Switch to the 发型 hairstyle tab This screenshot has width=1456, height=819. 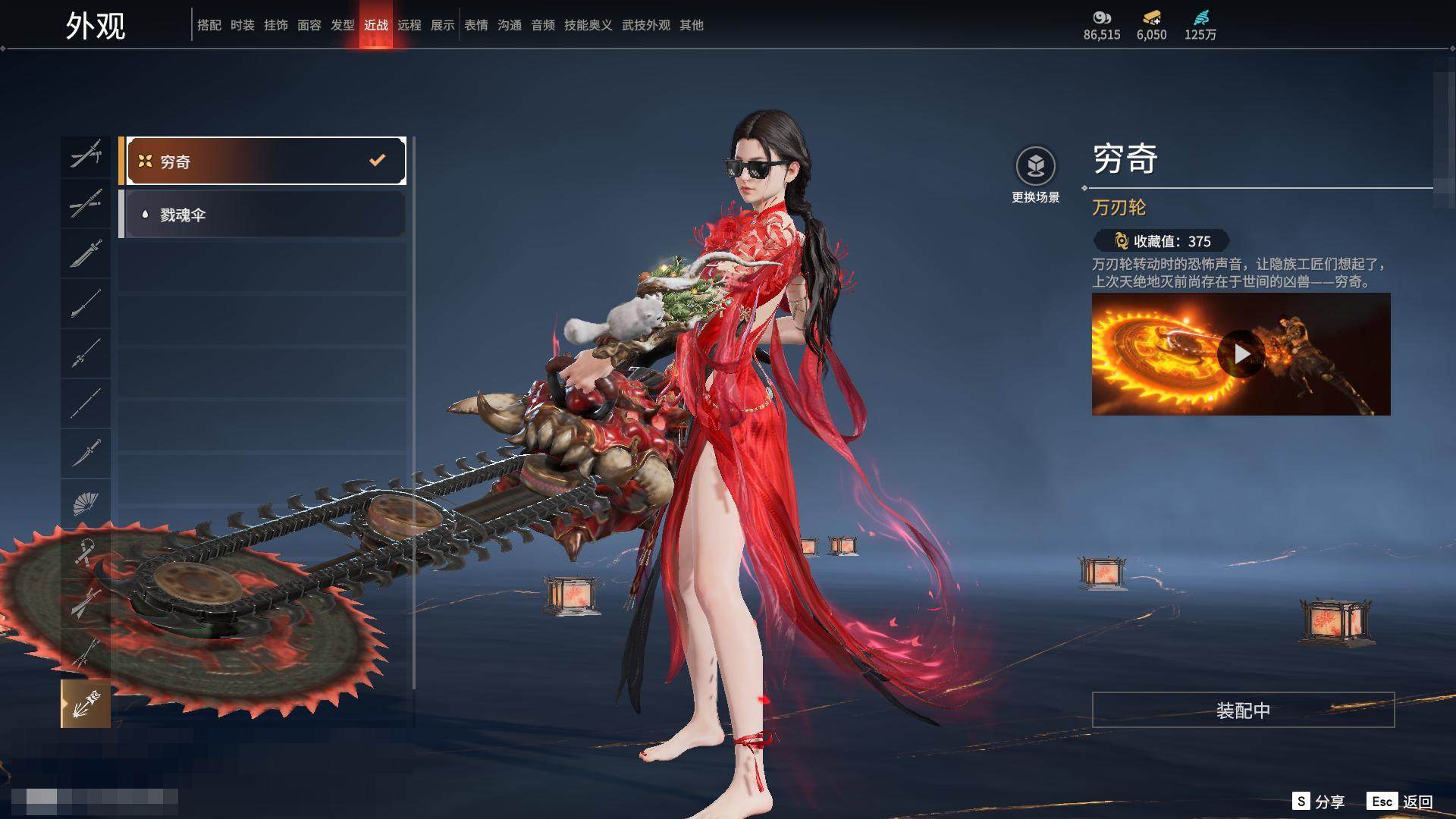tap(342, 25)
